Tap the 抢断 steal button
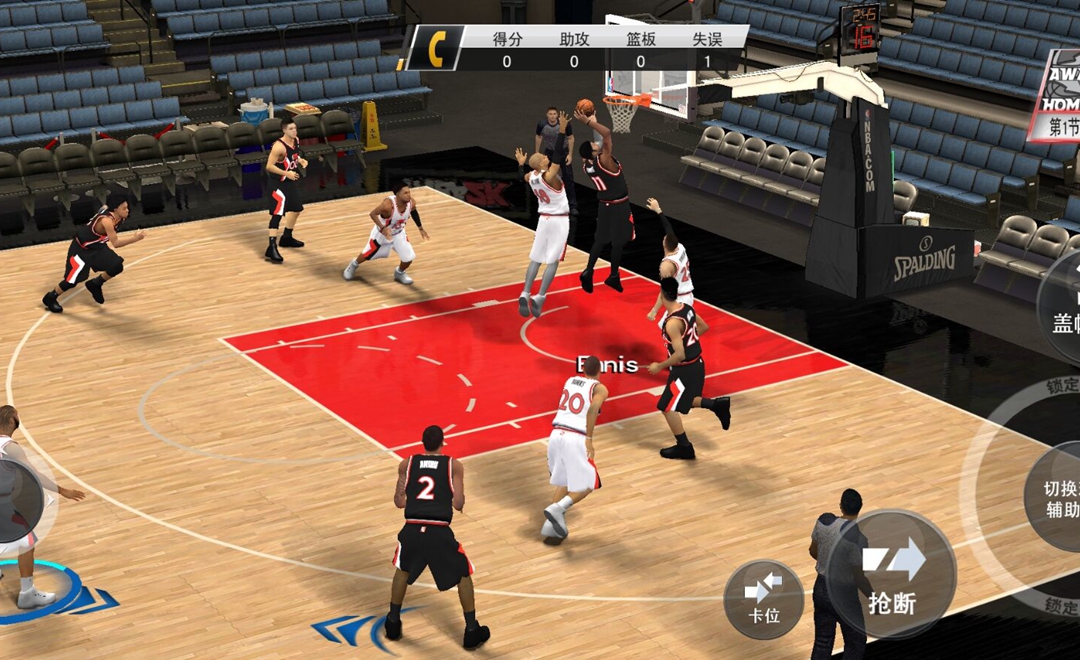Viewport: 1080px width, 660px height. click(894, 574)
